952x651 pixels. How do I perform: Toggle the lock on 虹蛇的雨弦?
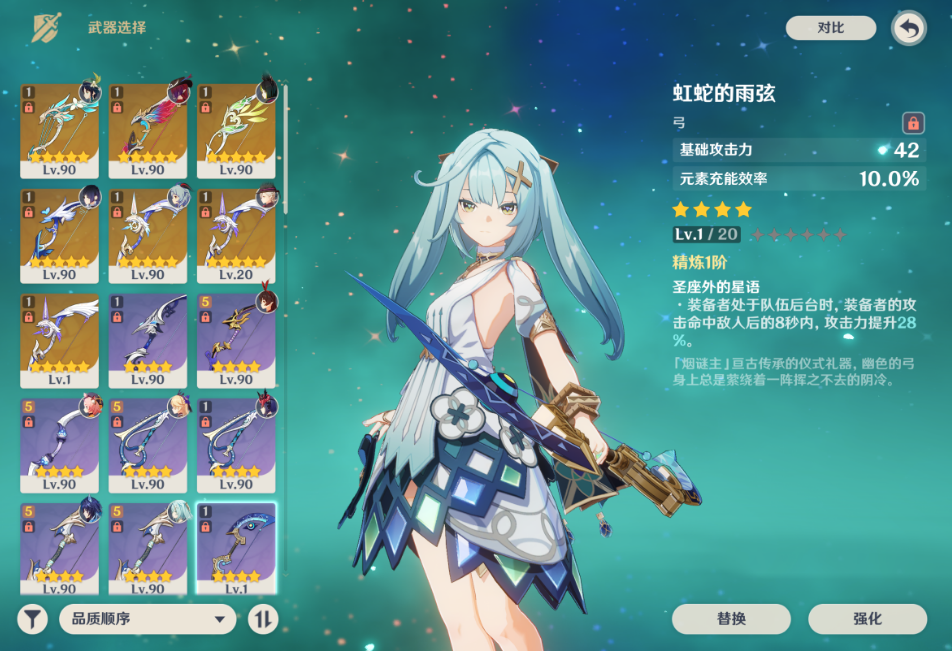click(x=912, y=123)
